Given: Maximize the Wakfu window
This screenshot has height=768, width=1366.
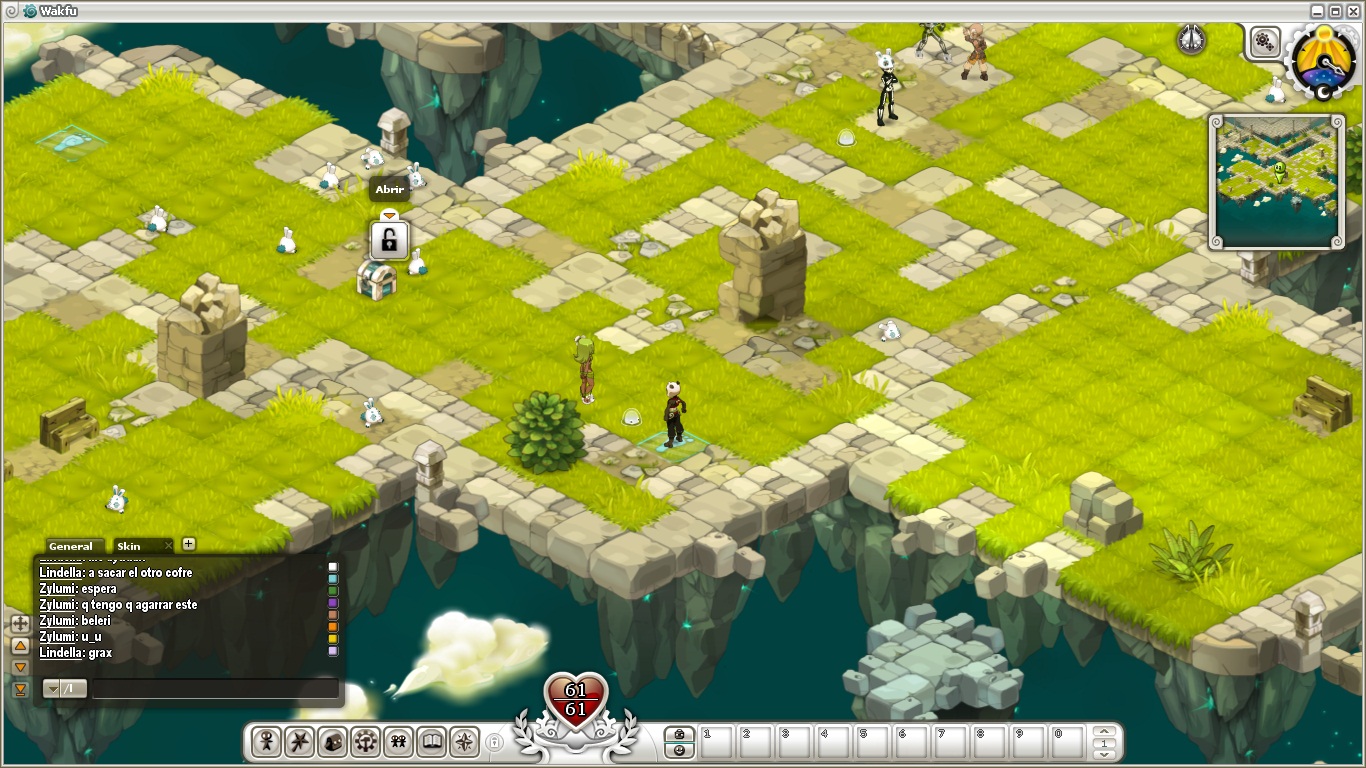Looking at the screenshot, I should (1335, 11).
